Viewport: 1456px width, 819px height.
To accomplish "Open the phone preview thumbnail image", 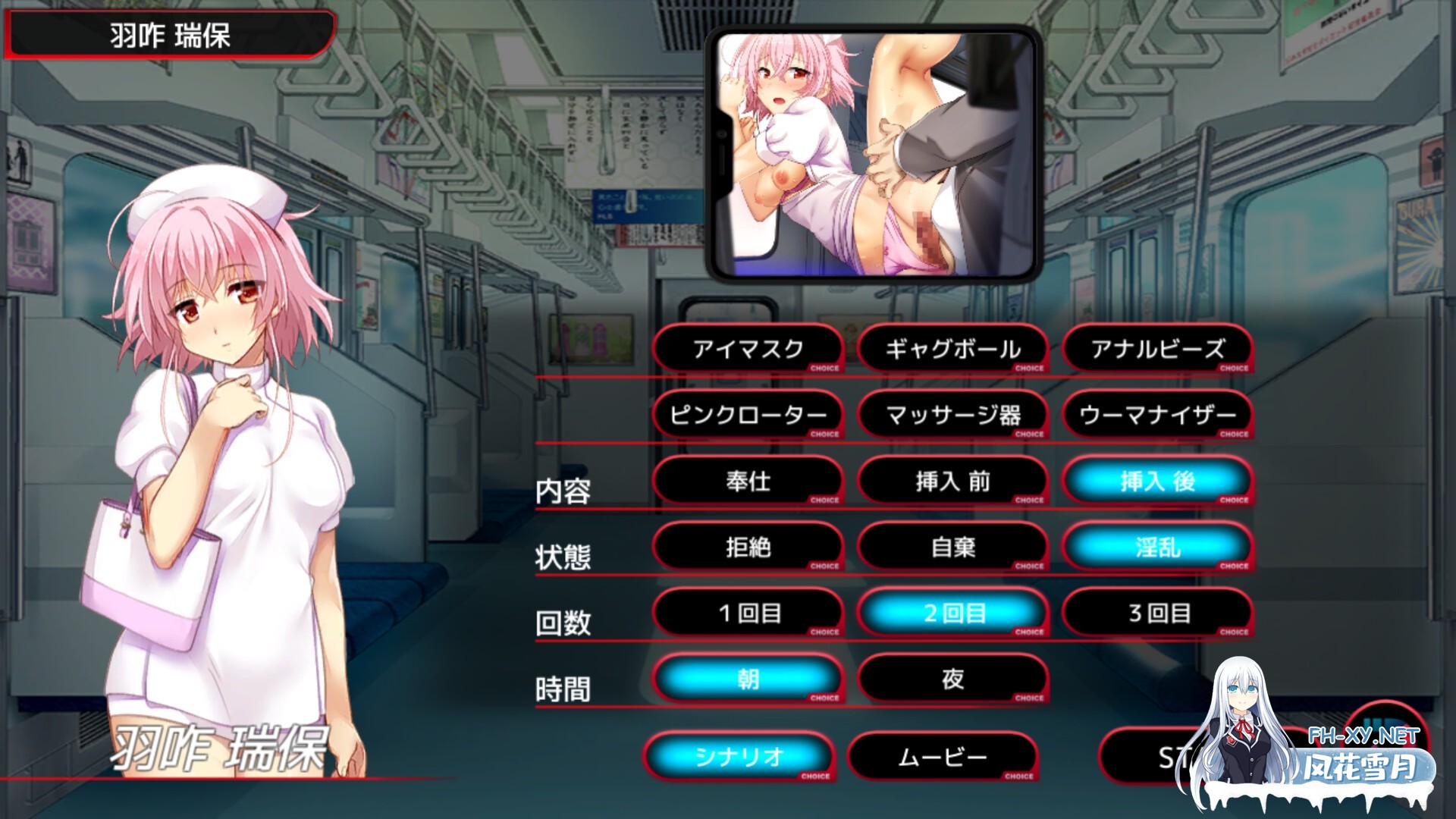I will click(x=874, y=152).
